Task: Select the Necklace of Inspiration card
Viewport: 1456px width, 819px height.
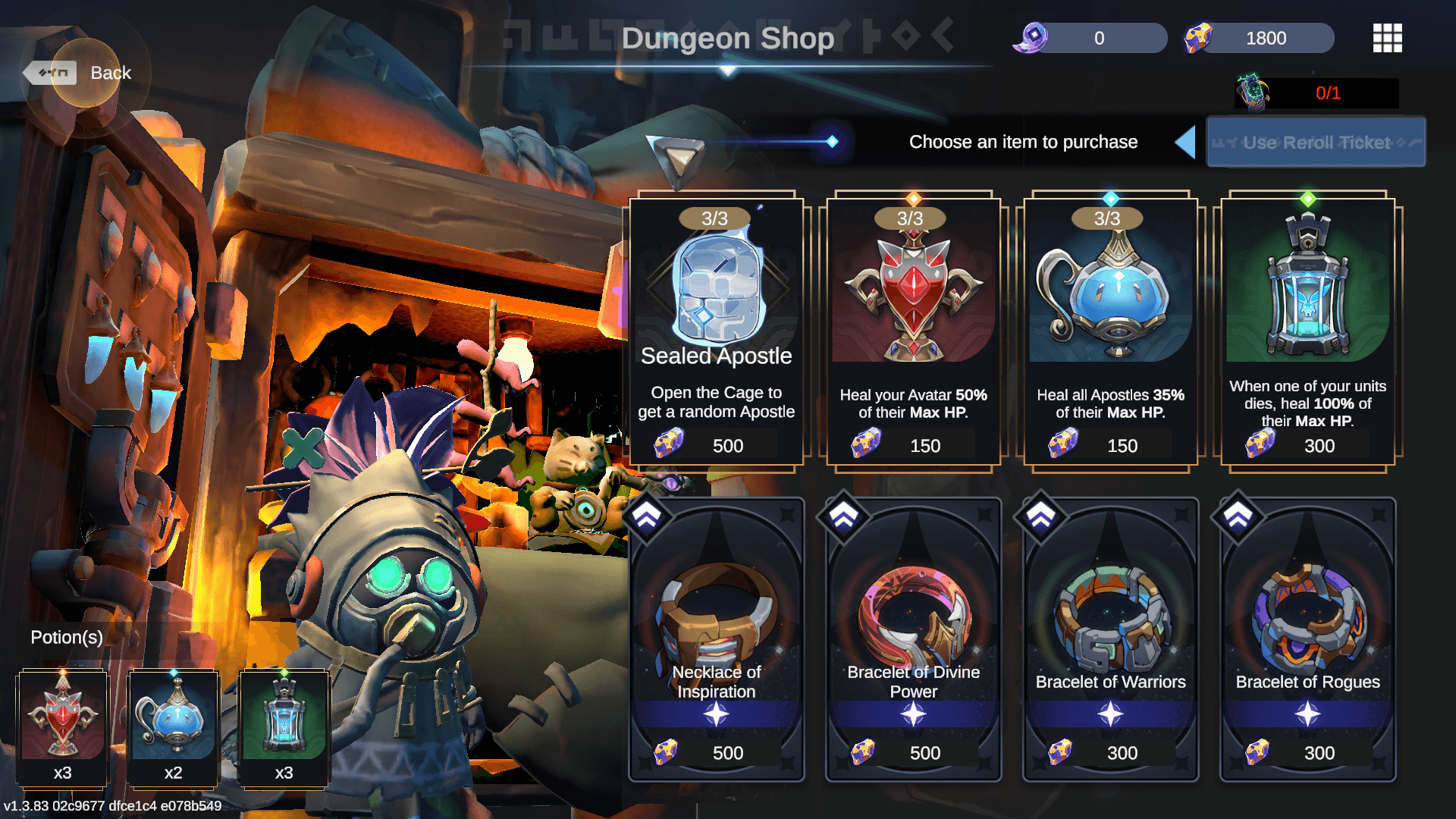Action: [x=716, y=639]
